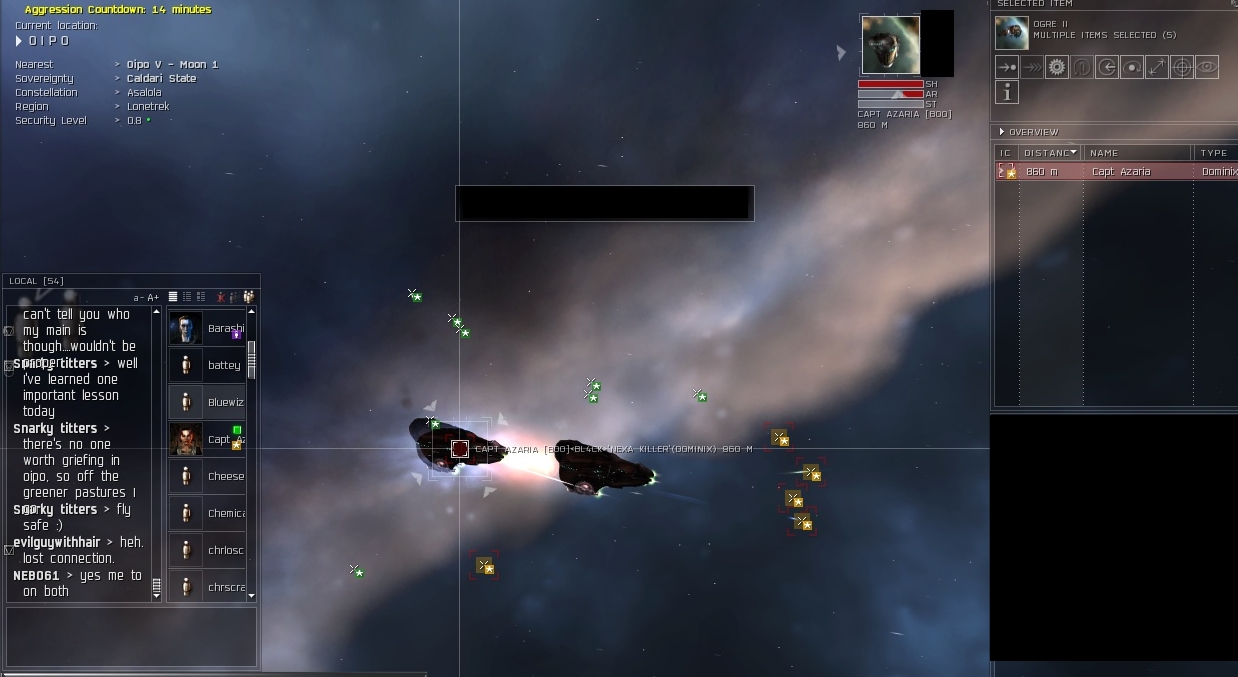Lock target with the crosshair icon
1238x677 pixels.
coord(1182,67)
